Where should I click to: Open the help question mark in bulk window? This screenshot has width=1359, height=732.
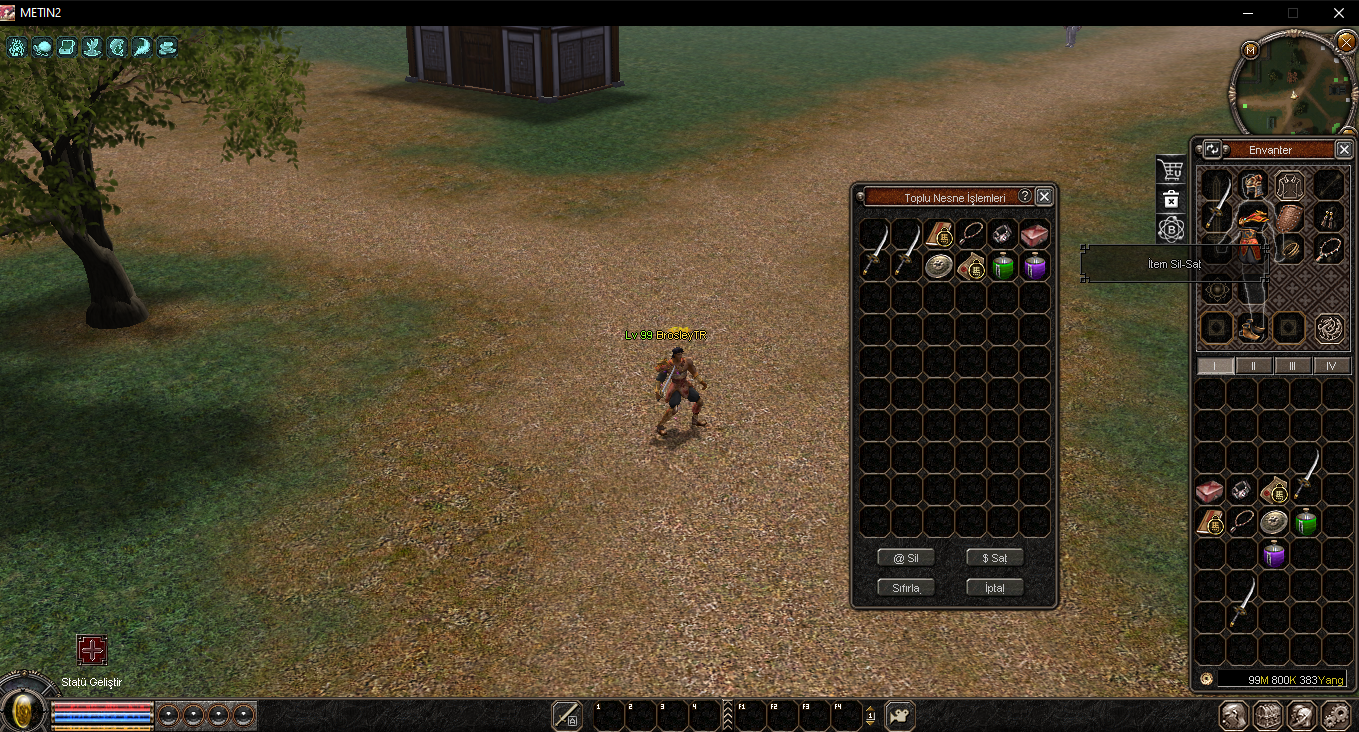1025,197
